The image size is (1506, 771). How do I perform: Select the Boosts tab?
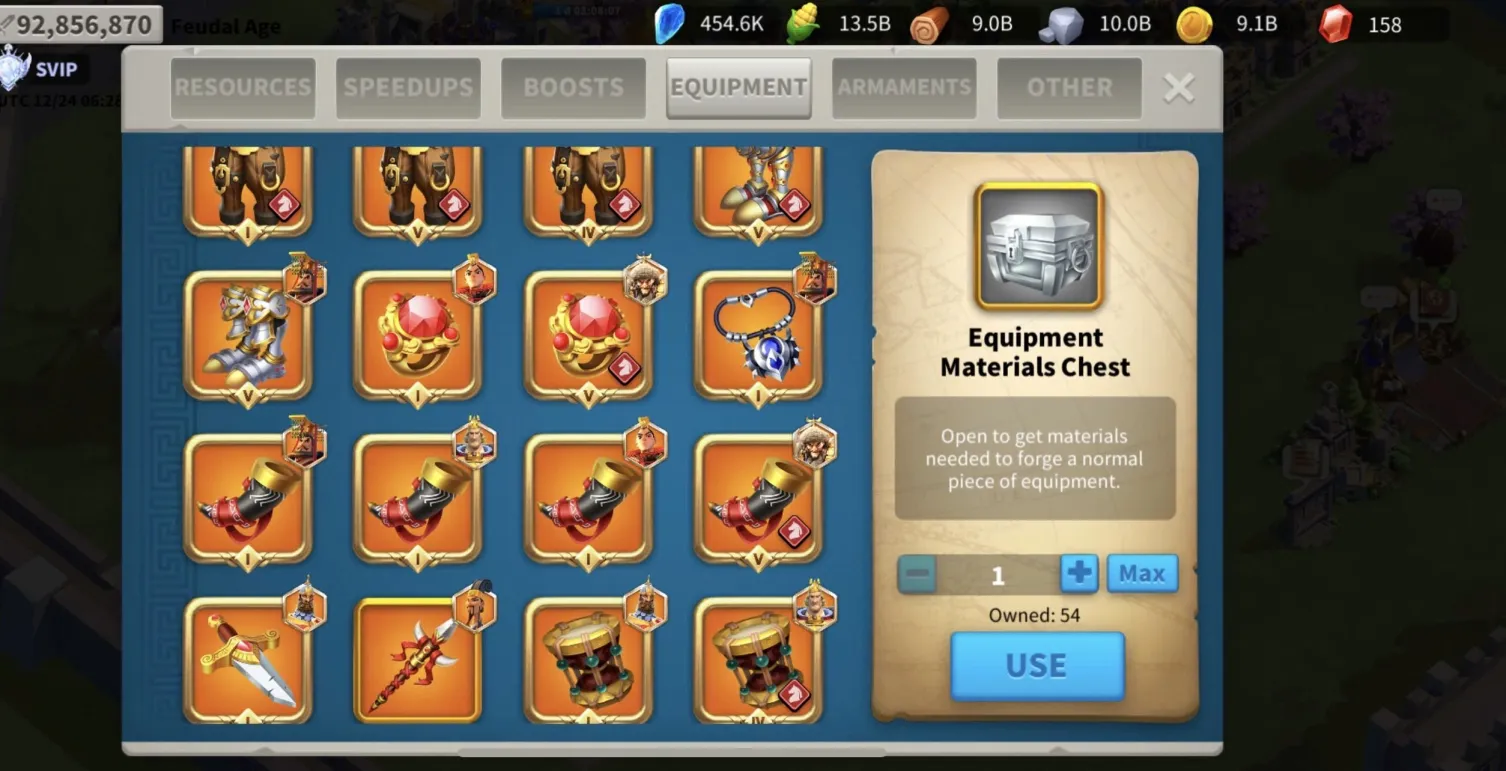tap(573, 88)
